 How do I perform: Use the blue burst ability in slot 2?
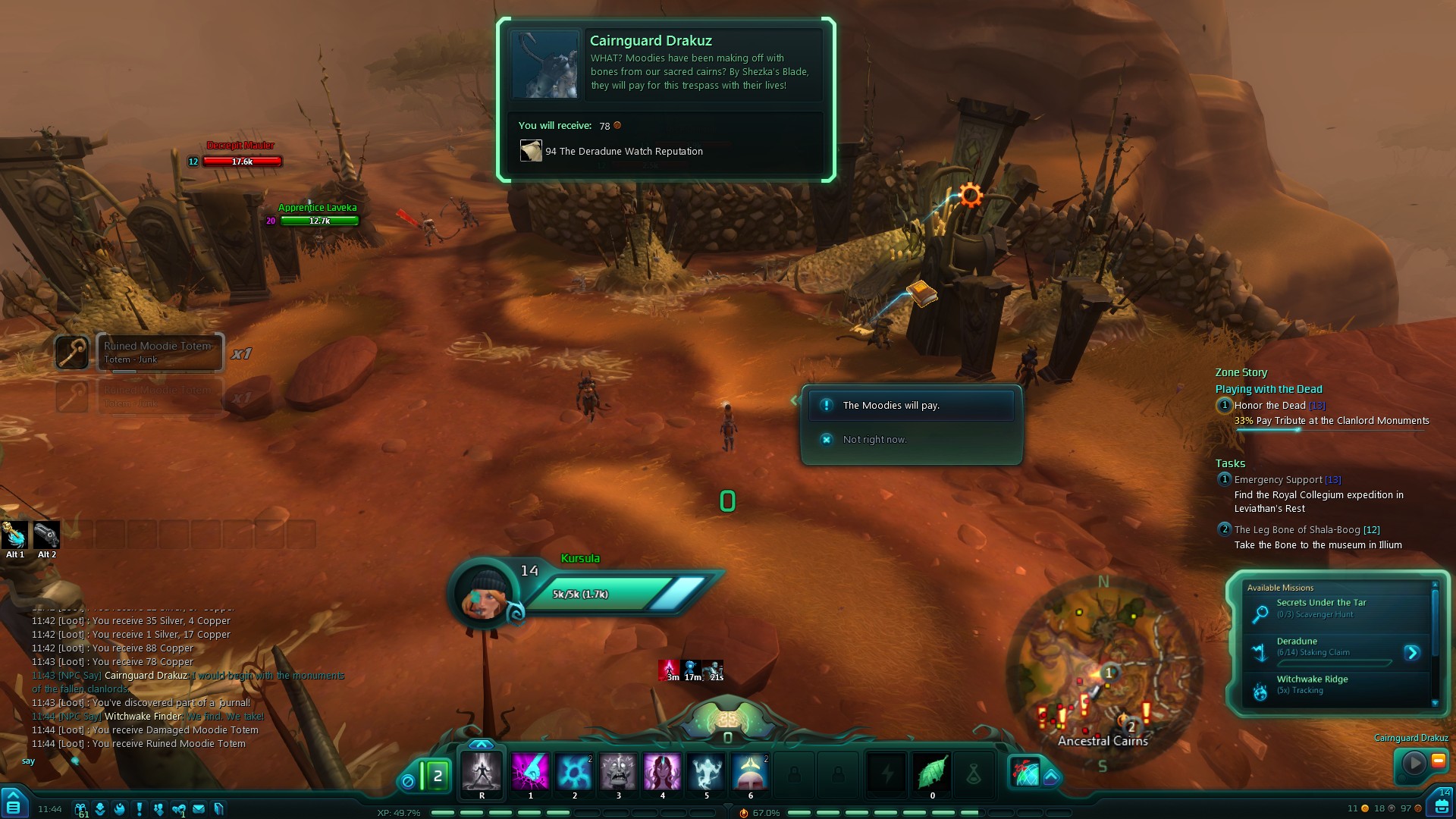tap(574, 772)
